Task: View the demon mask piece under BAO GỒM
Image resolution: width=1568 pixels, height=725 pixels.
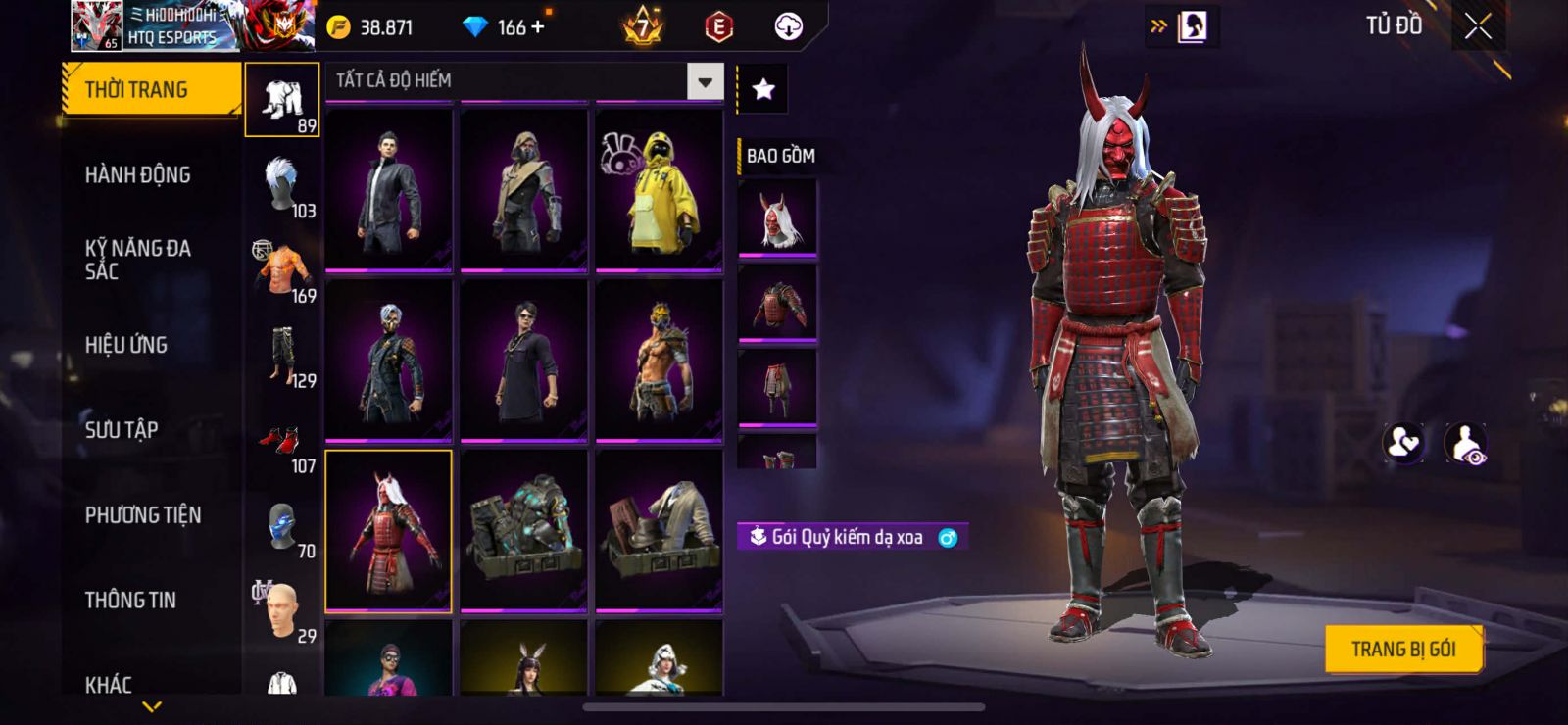Action: coord(777,219)
